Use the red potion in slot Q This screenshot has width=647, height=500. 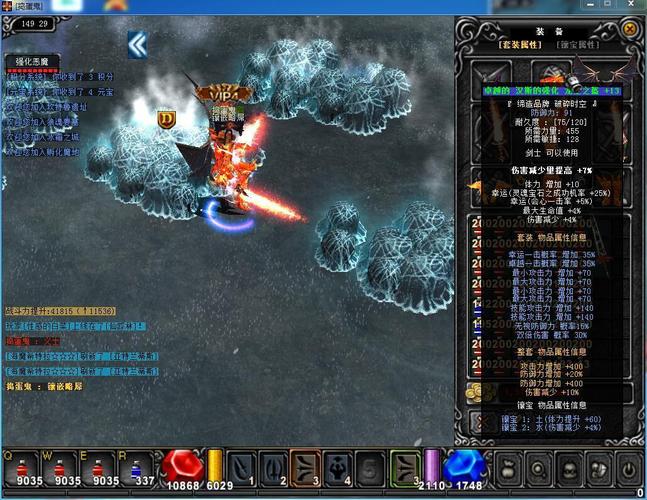pyautogui.click(x=20, y=466)
